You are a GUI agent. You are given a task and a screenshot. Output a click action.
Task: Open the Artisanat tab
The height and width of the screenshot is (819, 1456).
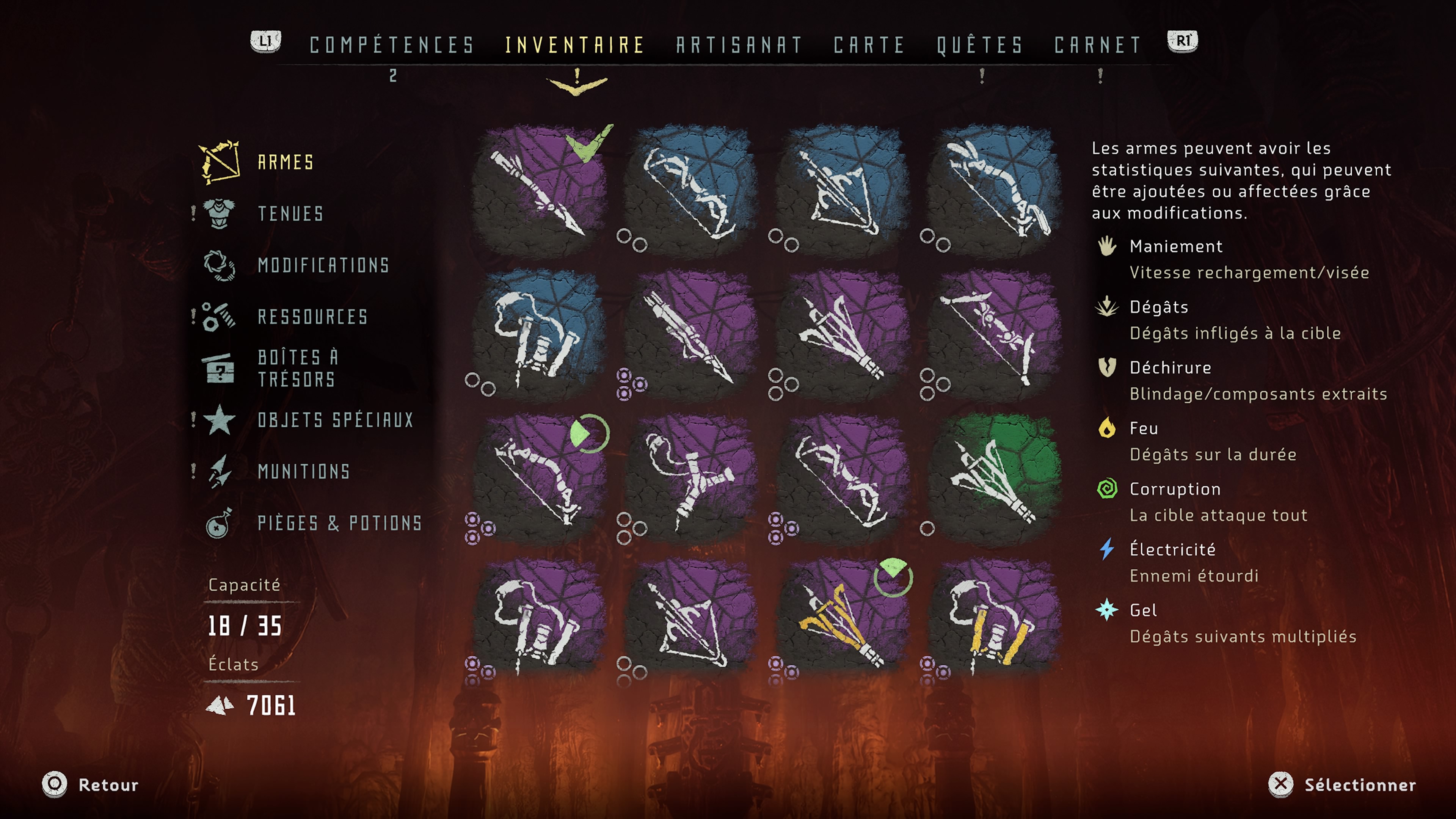739,45
